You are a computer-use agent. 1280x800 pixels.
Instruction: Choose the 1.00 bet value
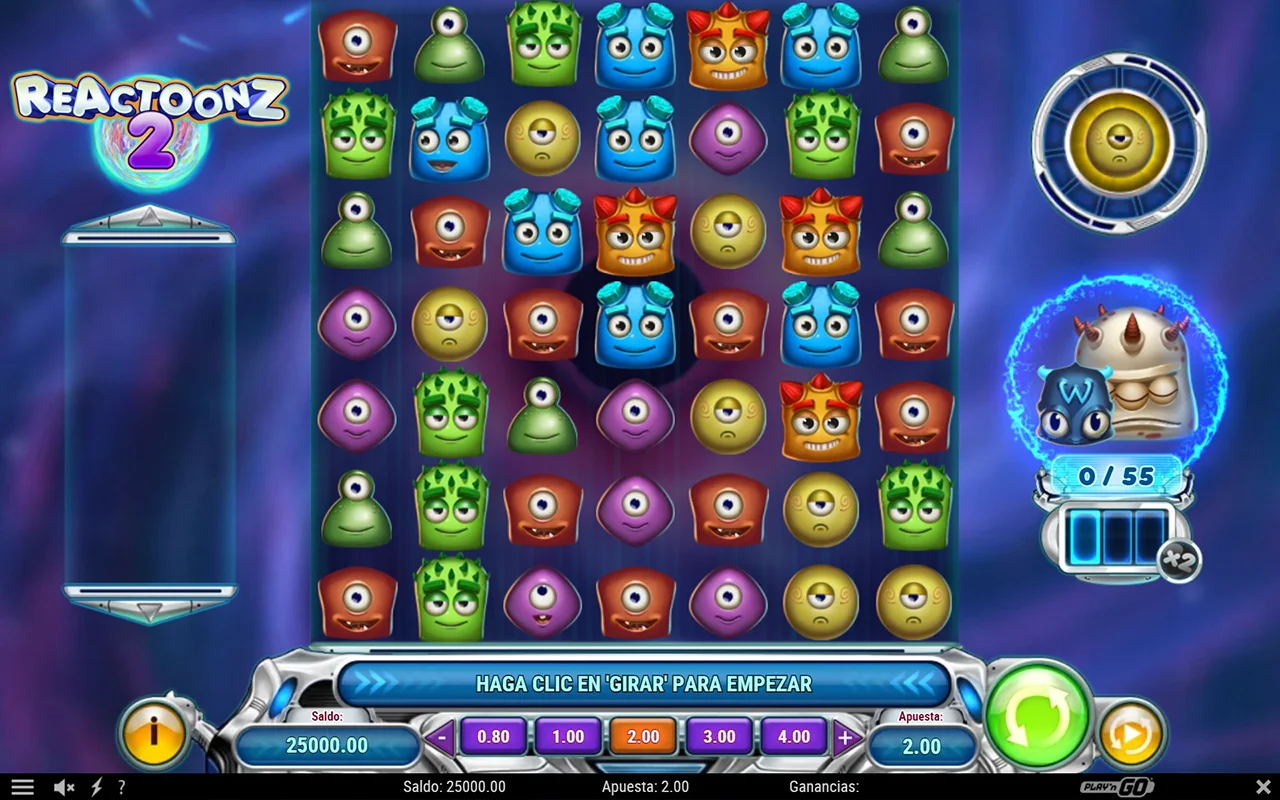point(568,737)
